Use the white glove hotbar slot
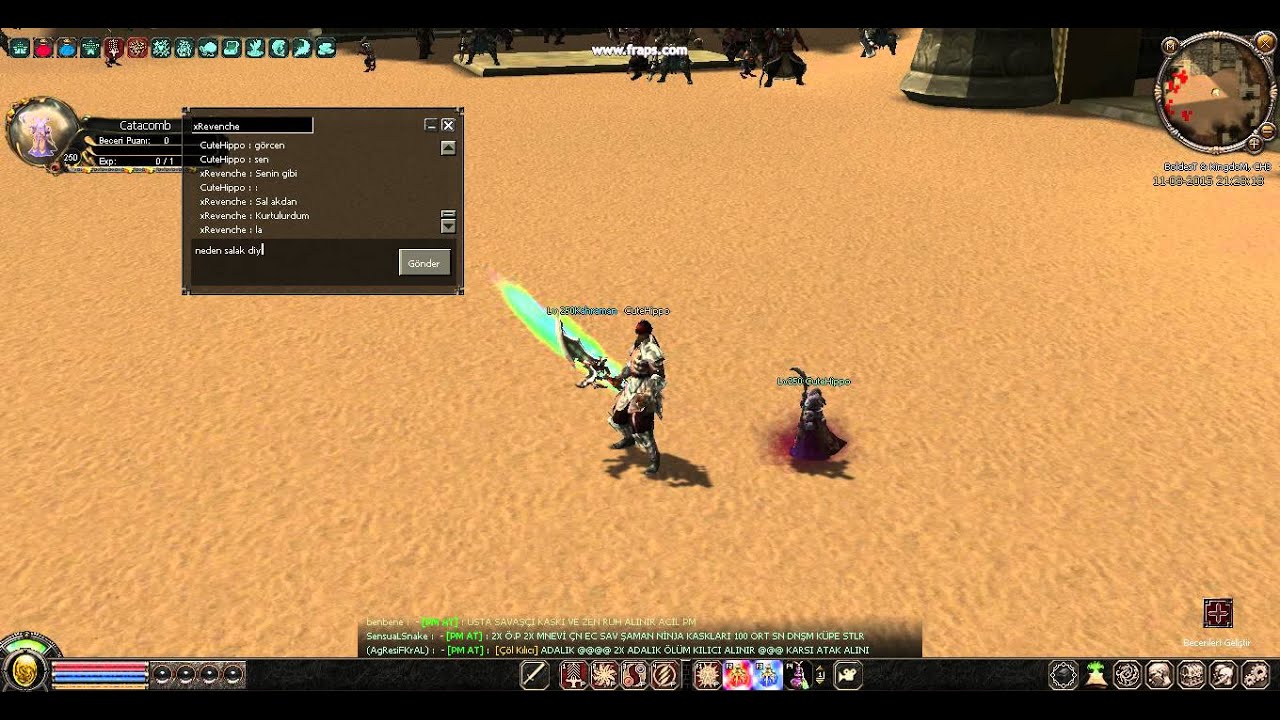 tap(849, 676)
